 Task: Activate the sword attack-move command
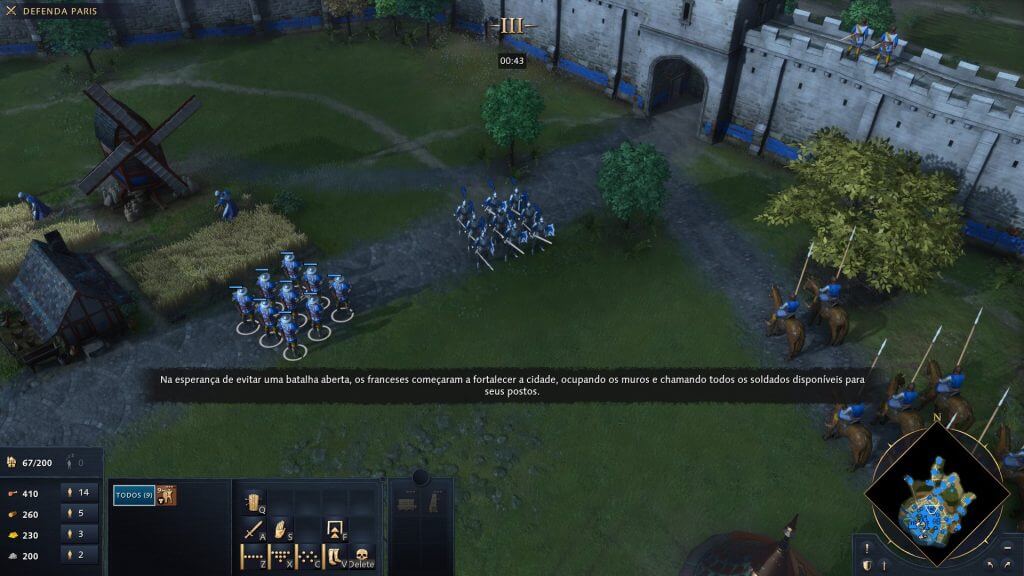(253, 529)
